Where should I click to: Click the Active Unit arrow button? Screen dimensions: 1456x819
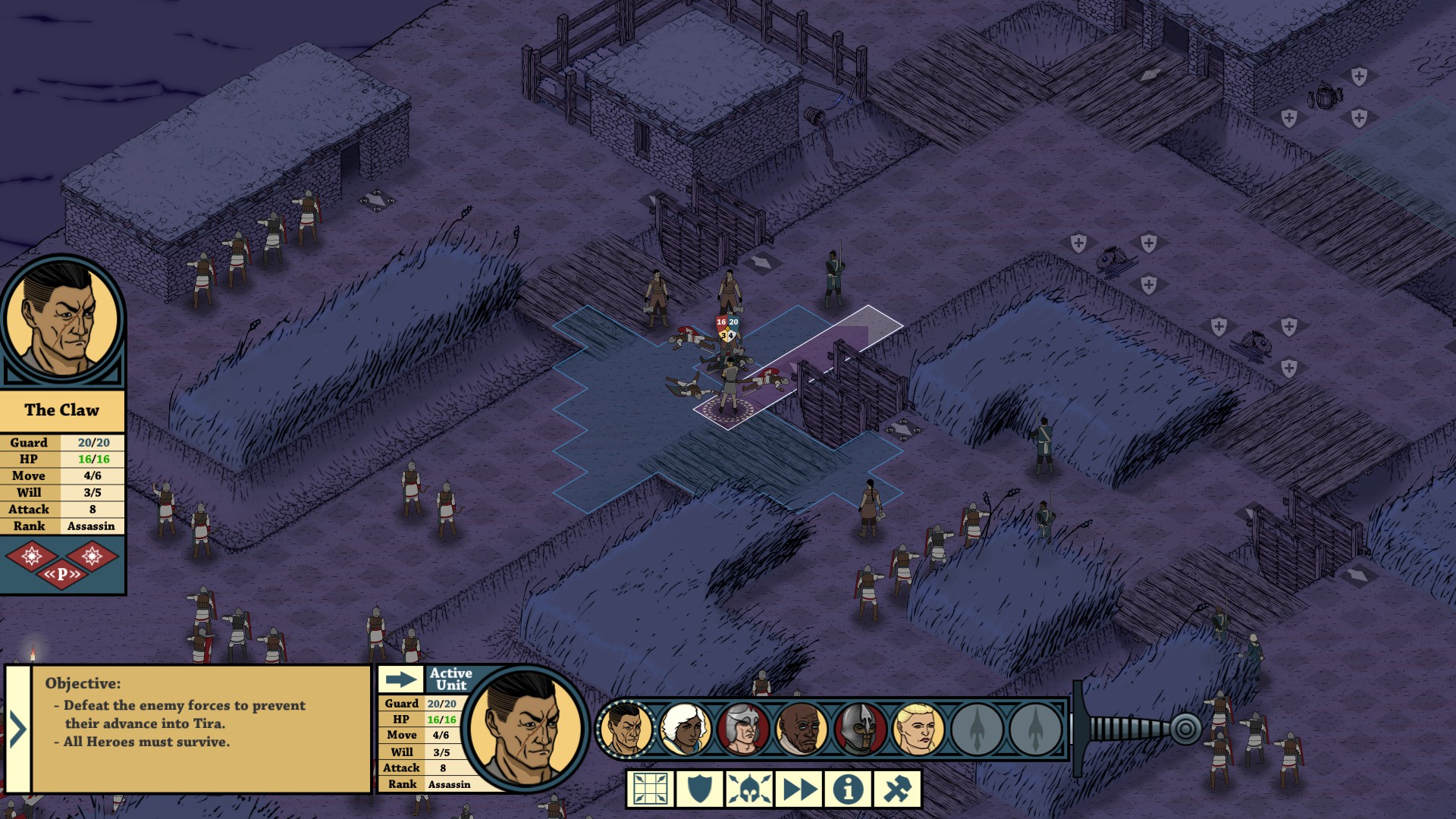[x=400, y=679]
